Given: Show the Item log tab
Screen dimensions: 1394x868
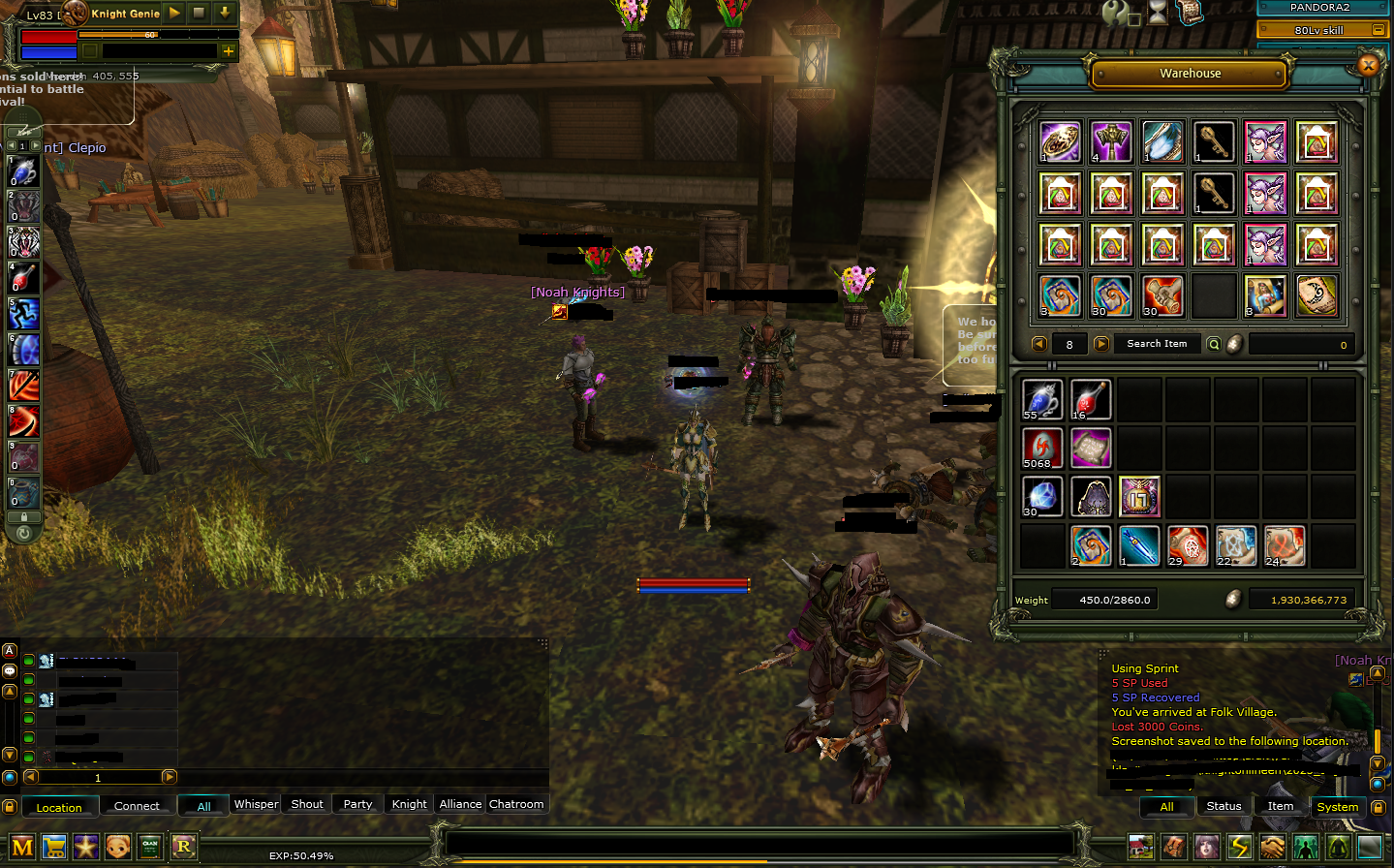Looking at the screenshot, I should 1280,806.
